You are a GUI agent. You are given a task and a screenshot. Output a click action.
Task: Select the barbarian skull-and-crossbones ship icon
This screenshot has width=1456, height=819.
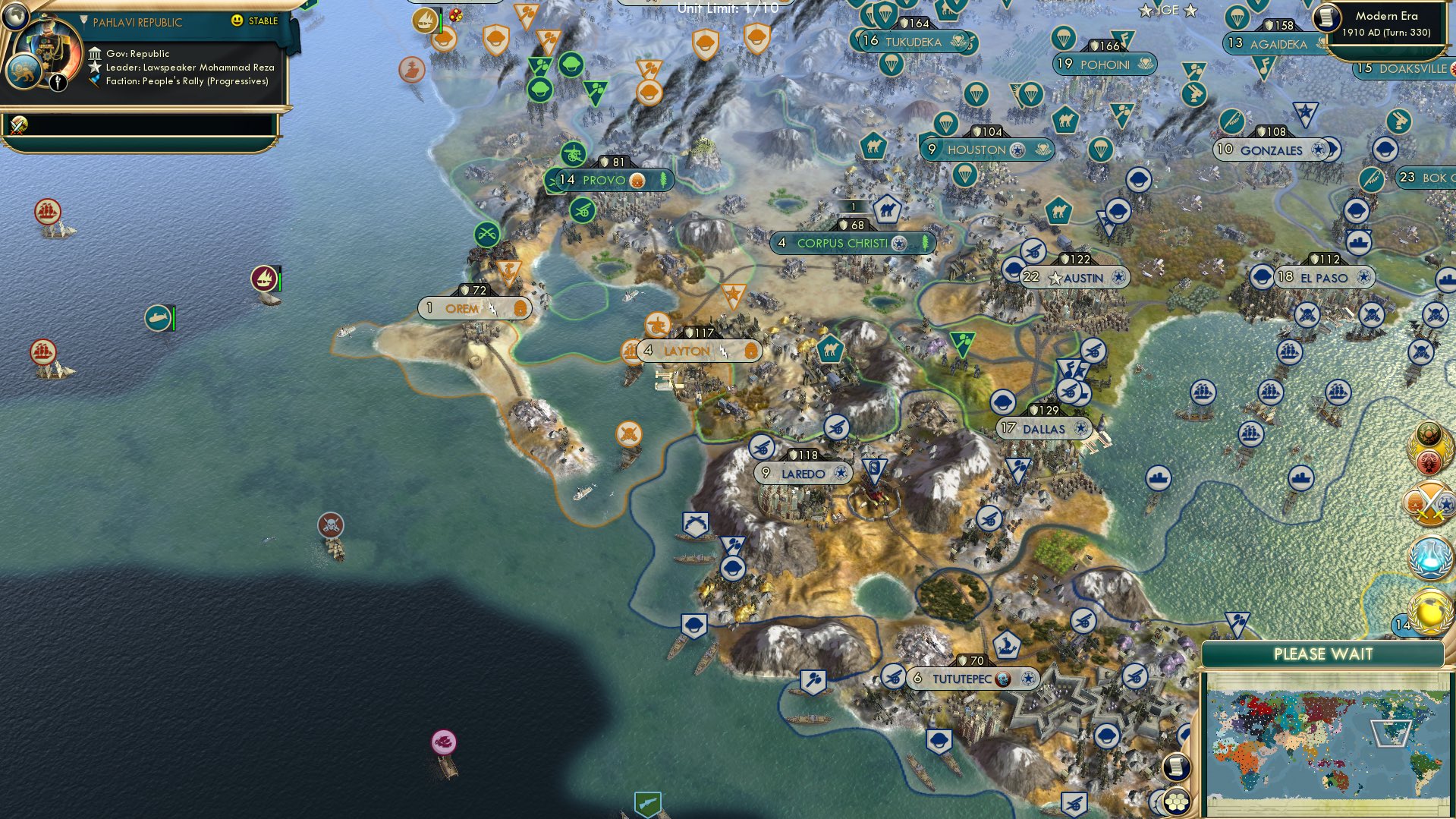tap(332, 522)
